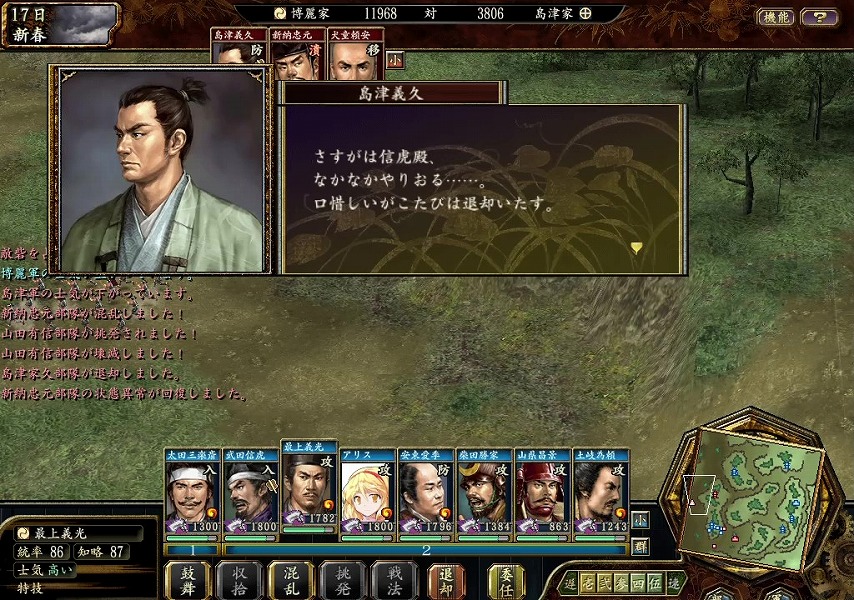This screenshot has height=600, width=854.
Task: Use the 混乱 confusion command
Action: (x=291, y=580)
